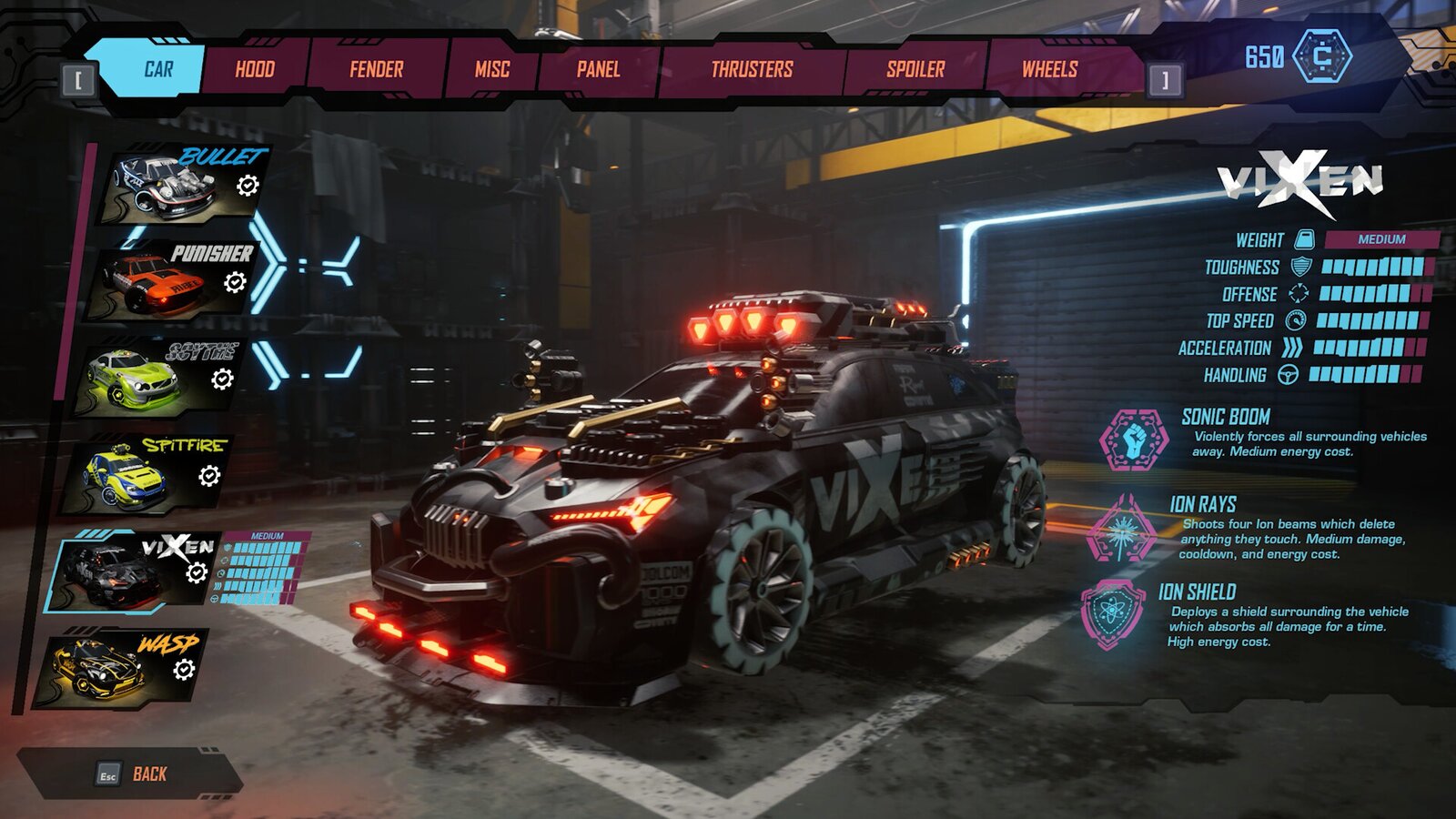Click the Sonic Boom fist ability icon
The height and width of the screenshot is (819, 1456).
(1131, 440)
